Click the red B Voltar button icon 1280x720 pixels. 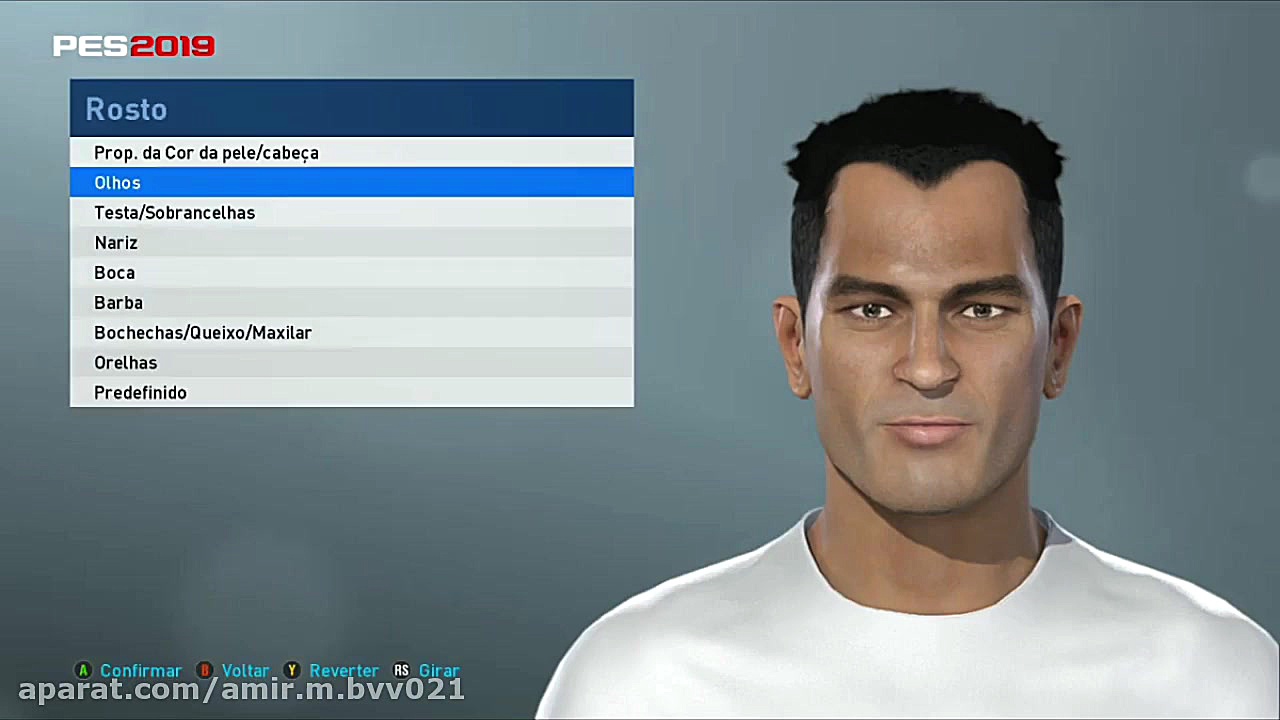coord(204,671)
